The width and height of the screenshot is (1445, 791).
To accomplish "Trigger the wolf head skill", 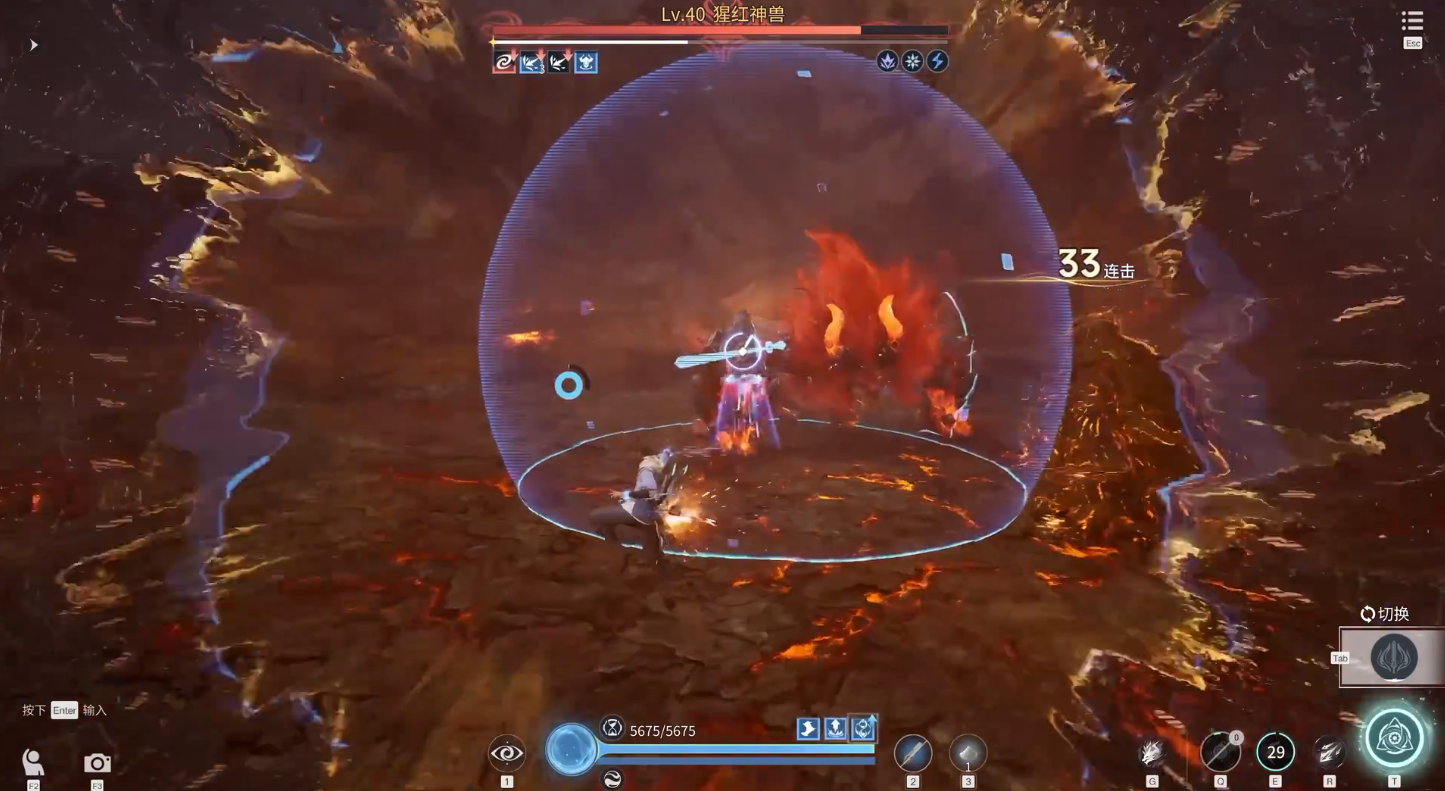I will (x=1152, y=753).
